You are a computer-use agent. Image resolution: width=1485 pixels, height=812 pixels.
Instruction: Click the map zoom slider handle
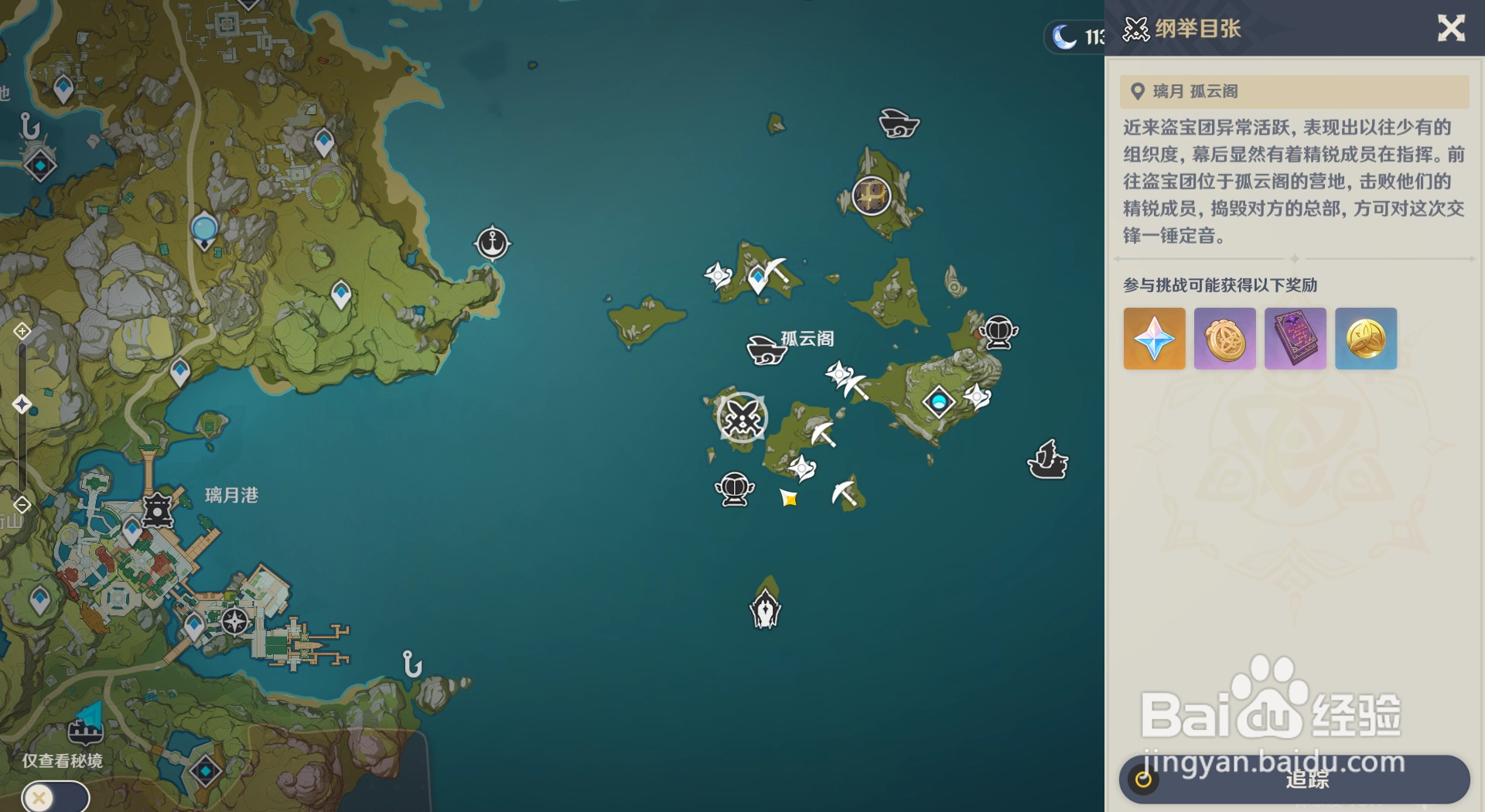[x=22, y=404]
